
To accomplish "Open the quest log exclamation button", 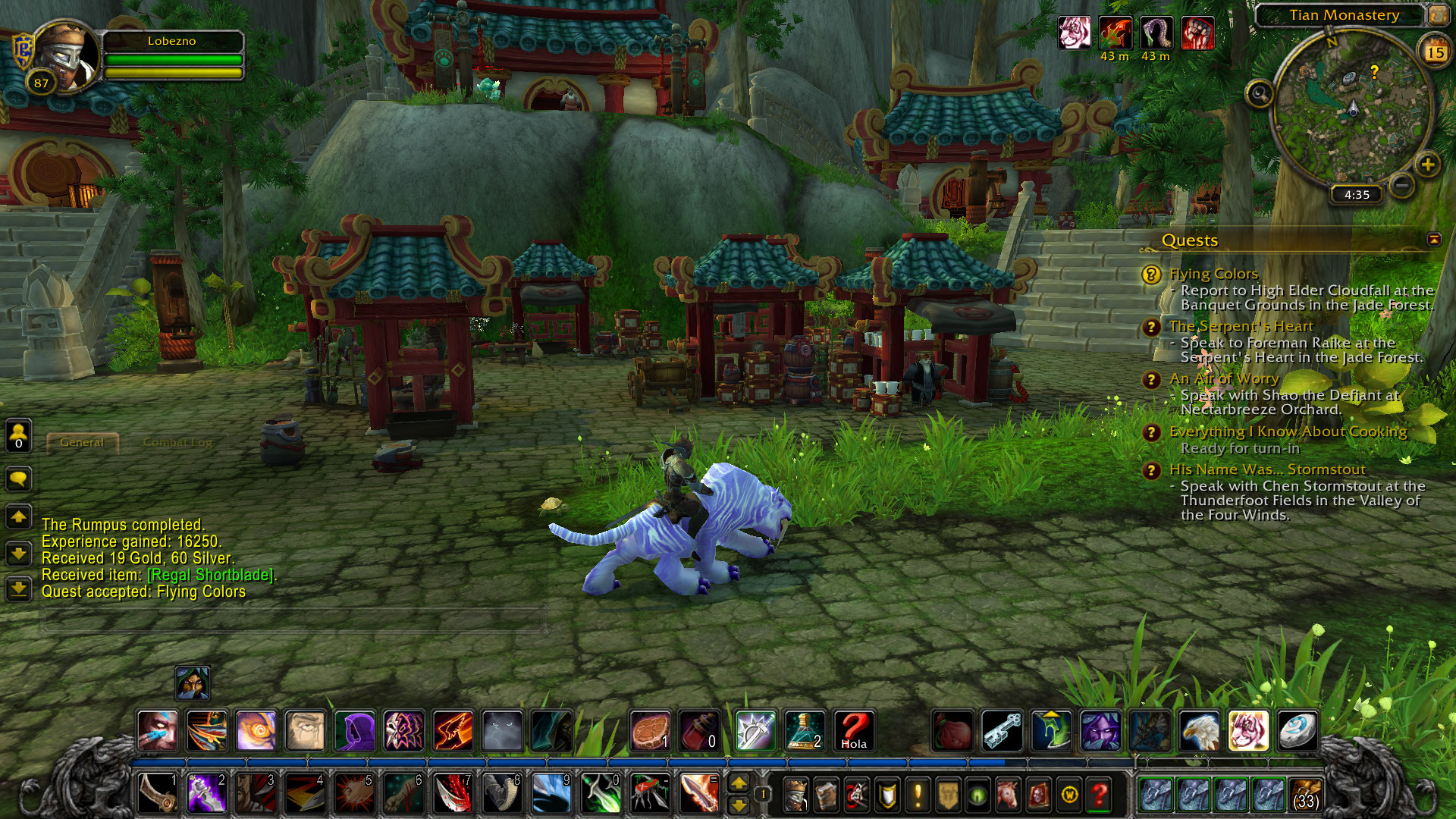I will click(x=918, y=795).
